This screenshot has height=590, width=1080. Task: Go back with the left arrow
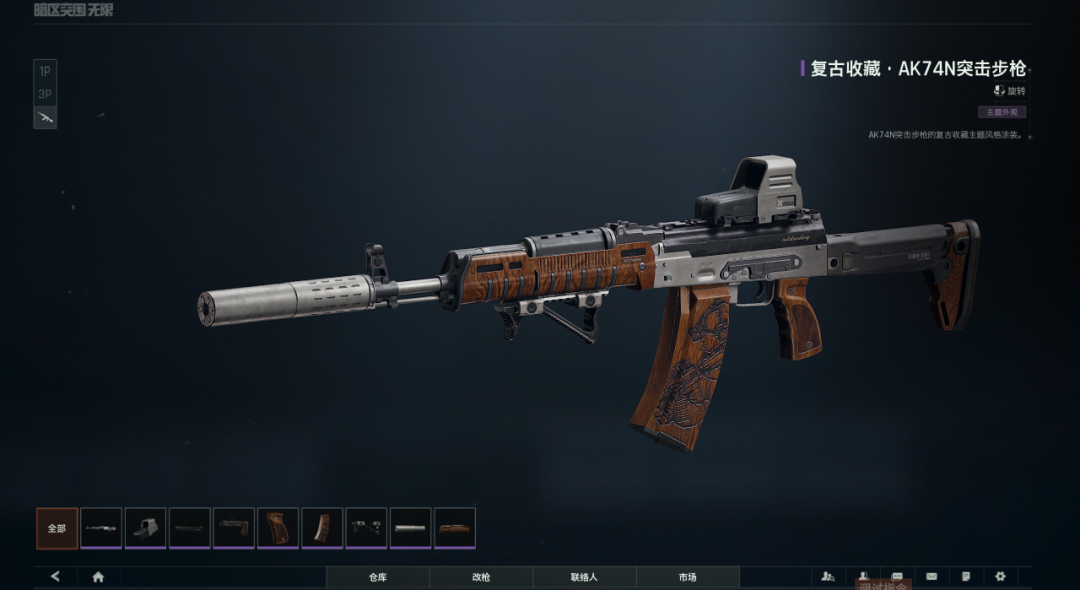pyautogui.click(x=55, y=577)
